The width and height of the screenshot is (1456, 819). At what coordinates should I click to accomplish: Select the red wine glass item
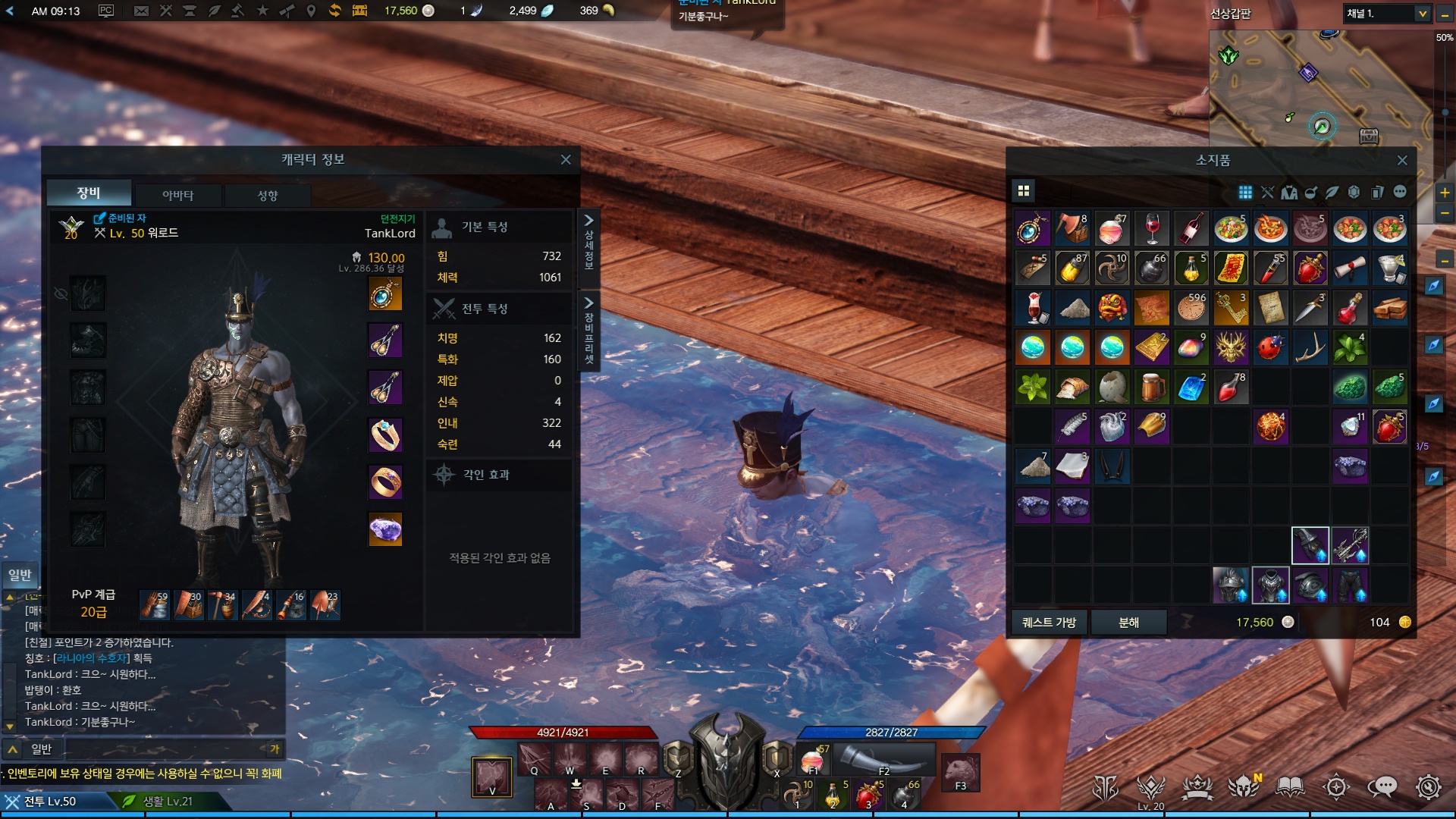point(1152,228)
